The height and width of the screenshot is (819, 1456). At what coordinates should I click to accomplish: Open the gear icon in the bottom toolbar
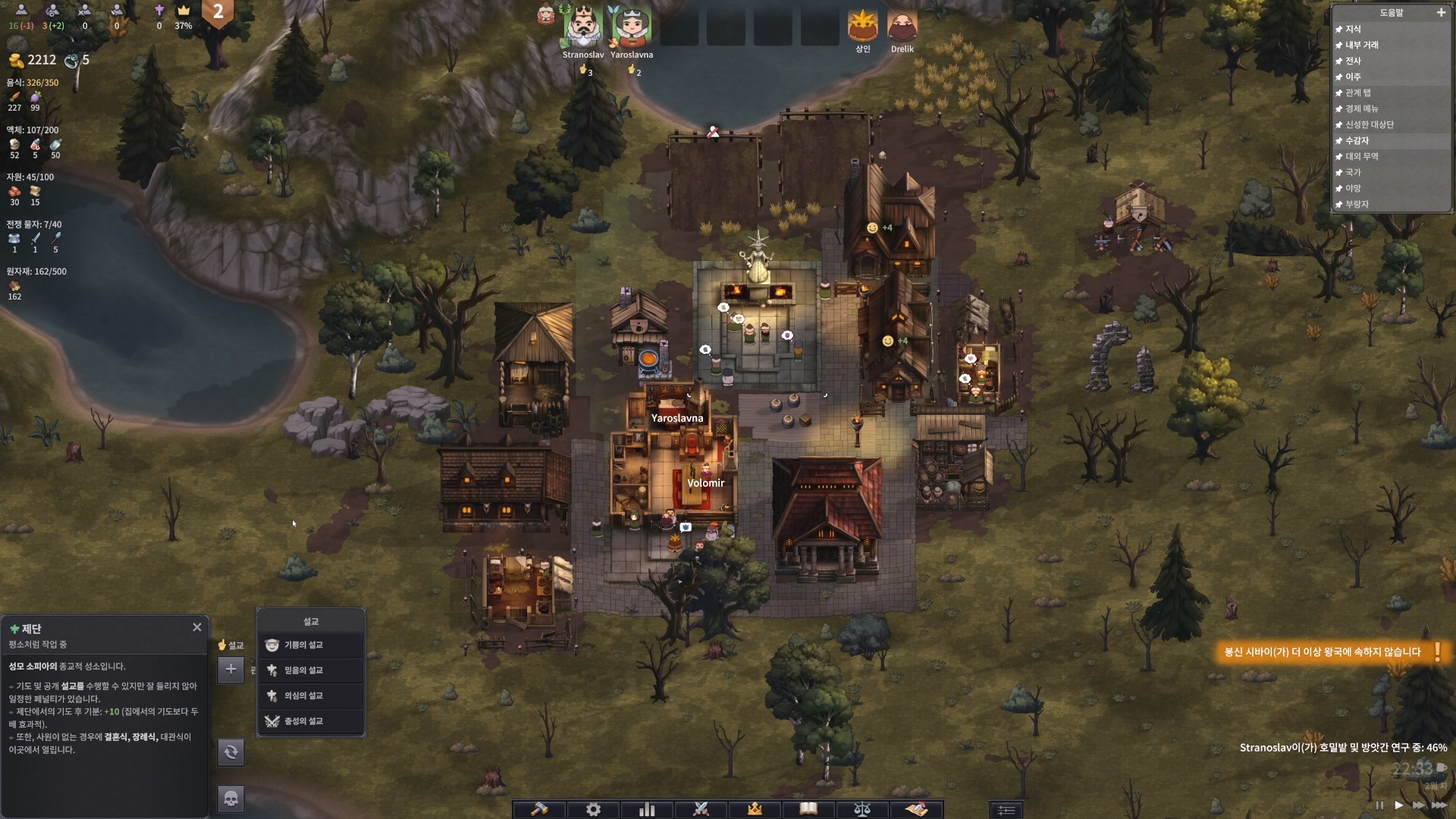point(593,809)
